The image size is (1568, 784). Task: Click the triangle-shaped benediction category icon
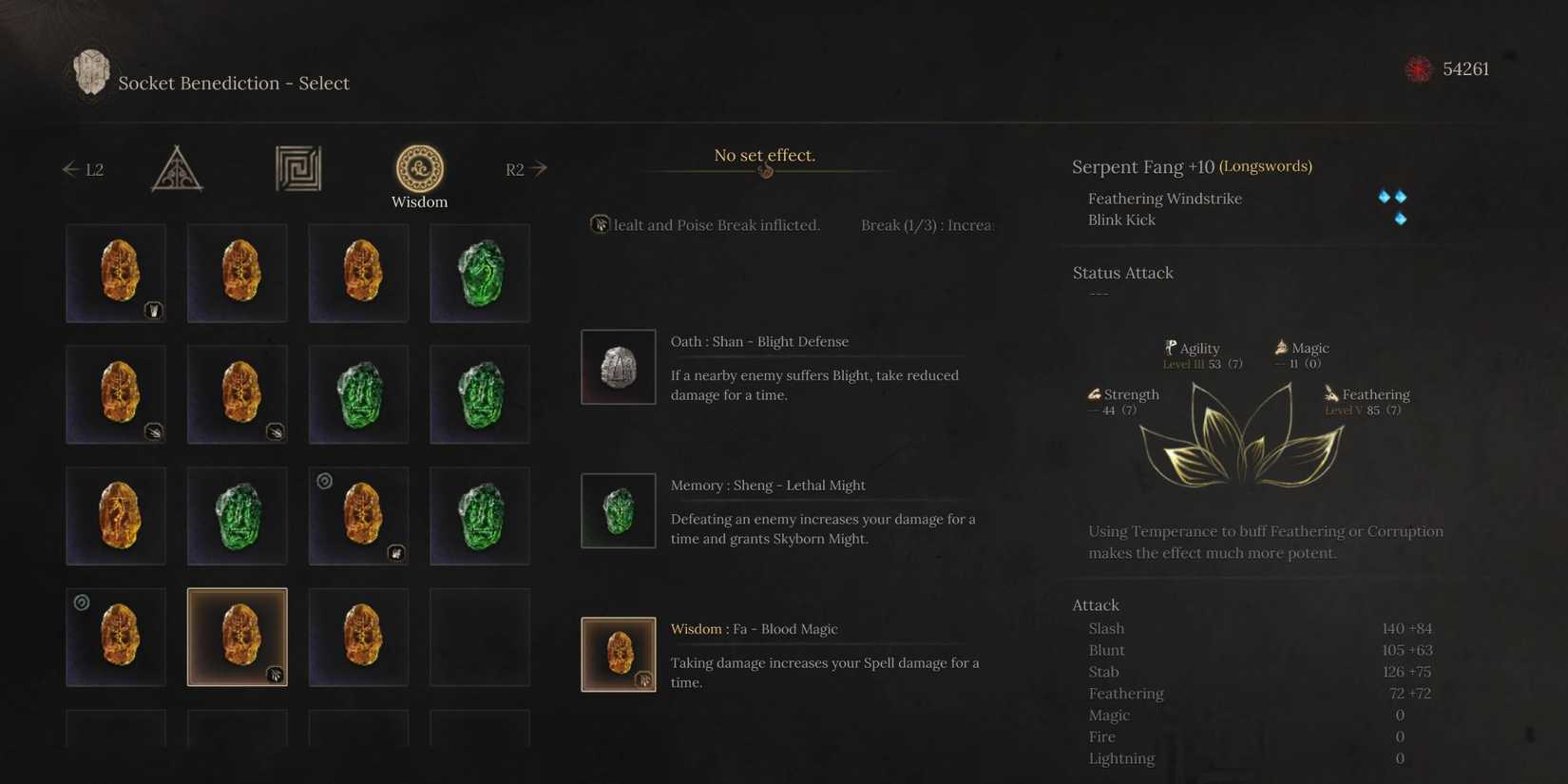pos(177,168)
